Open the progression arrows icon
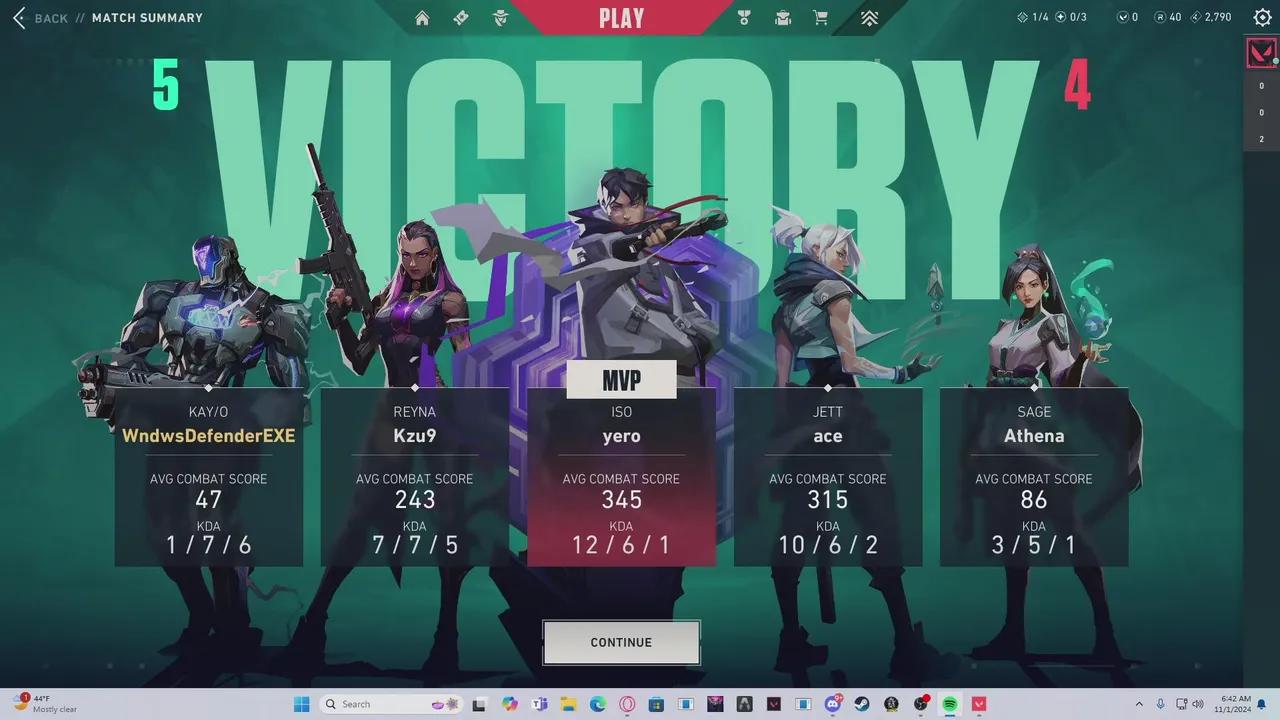The height and width of the screenshot is (720, 1280). (869, 17)
